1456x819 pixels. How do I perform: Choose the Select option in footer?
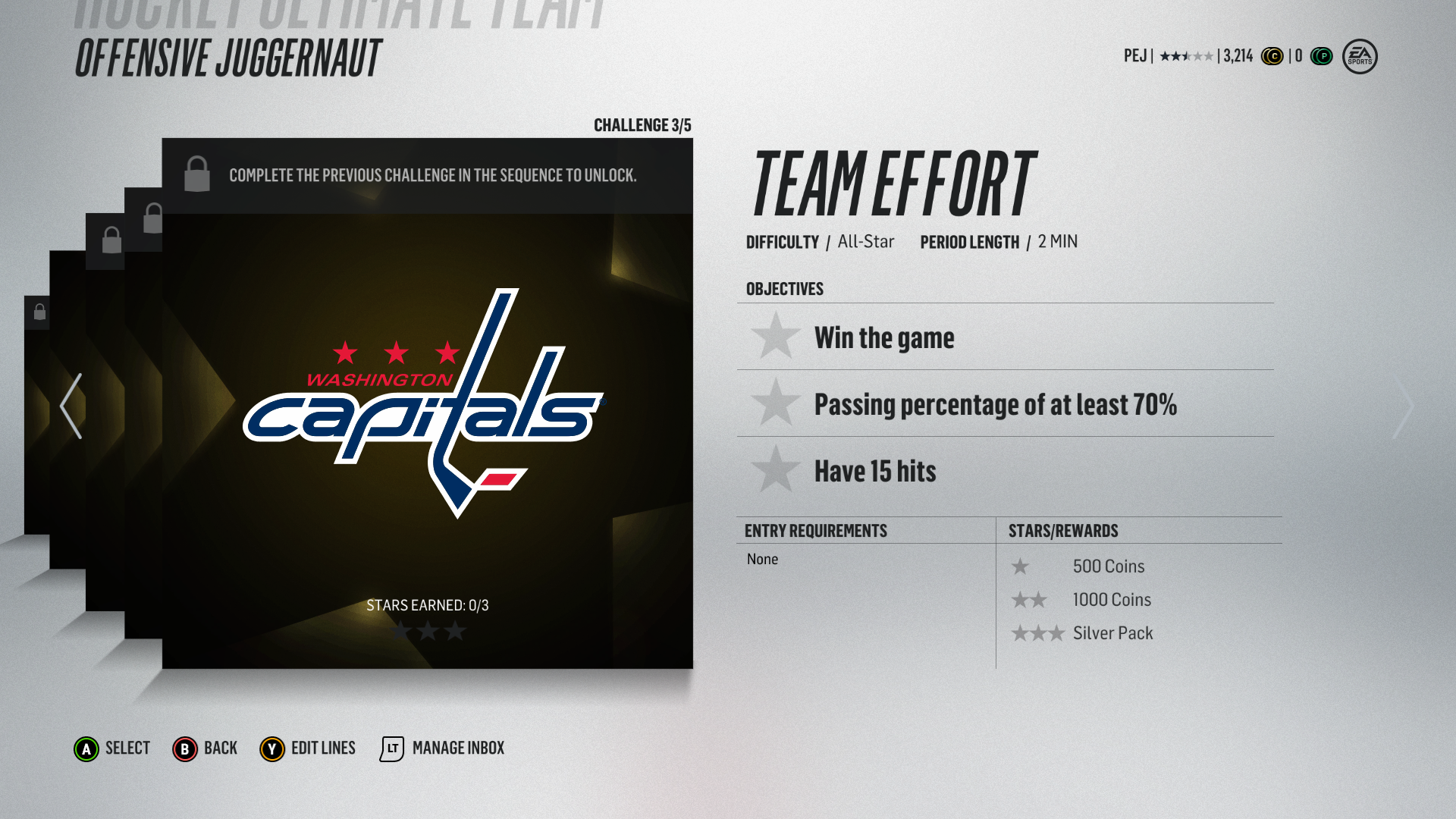(112, 748)
